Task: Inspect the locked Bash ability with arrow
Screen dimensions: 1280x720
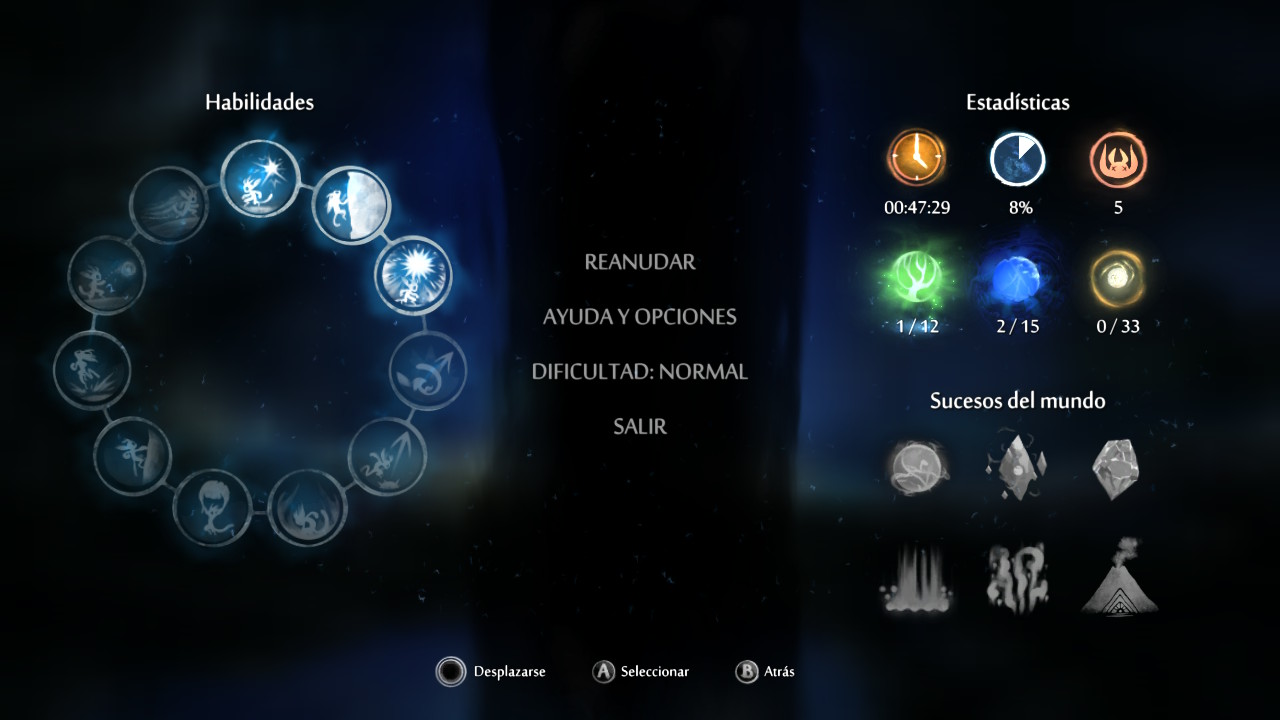Action: click(x=386, y=457)
